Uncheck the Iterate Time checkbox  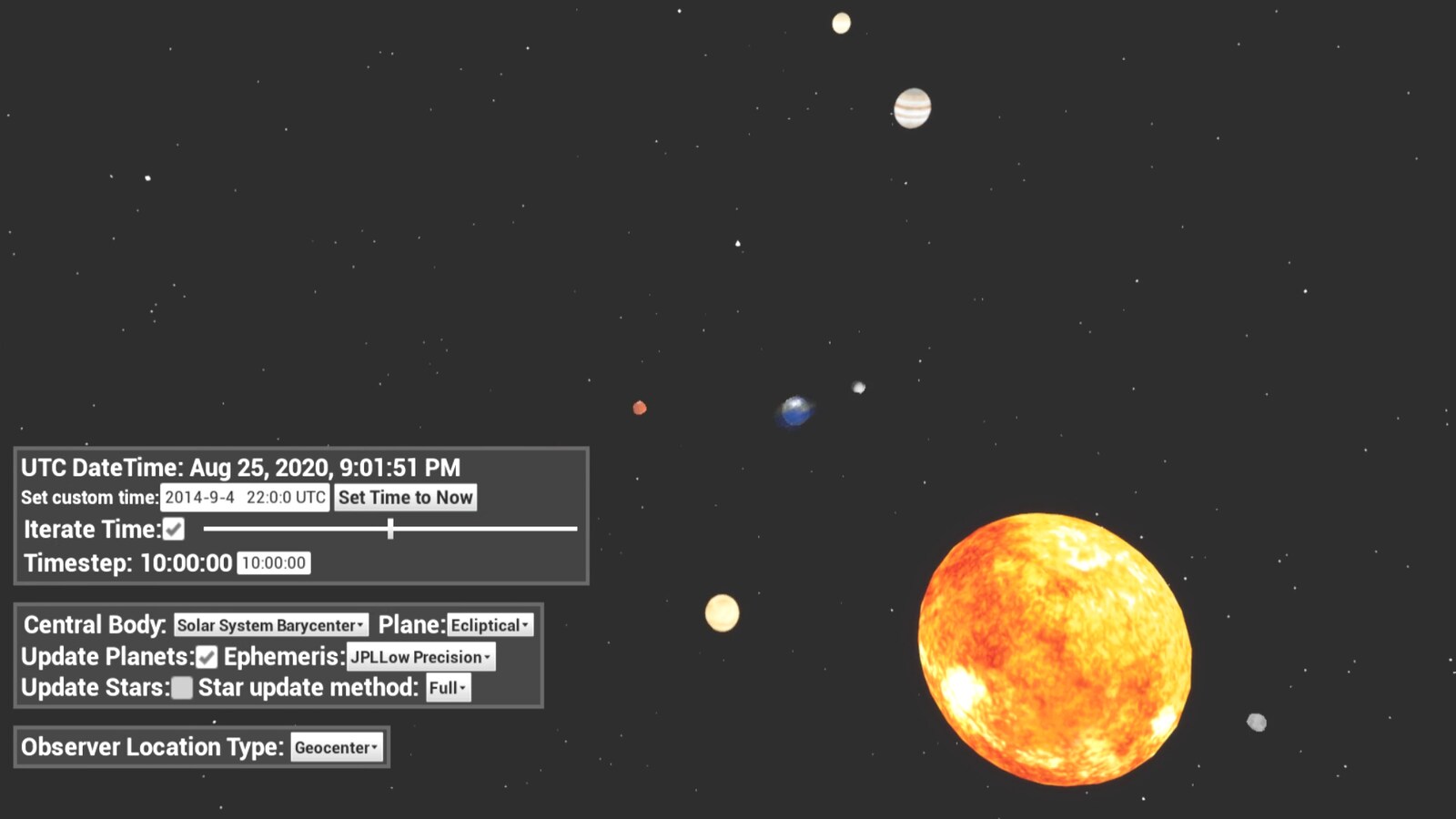[172, 529]
